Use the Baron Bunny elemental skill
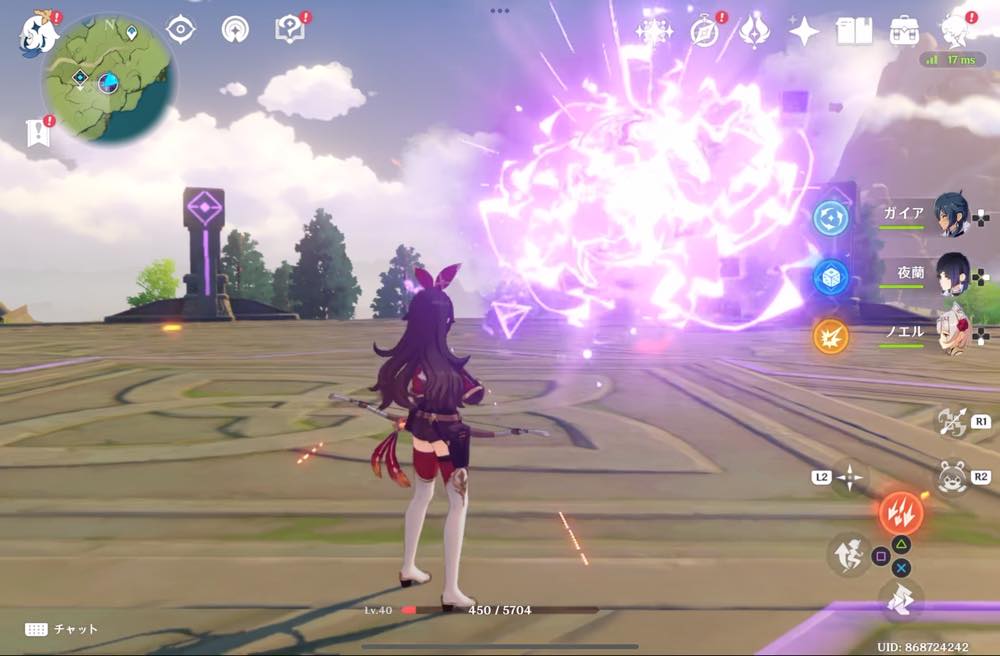Image resolution: width=1000 pixels, height=656 pixels. click(x=951, y=477)
